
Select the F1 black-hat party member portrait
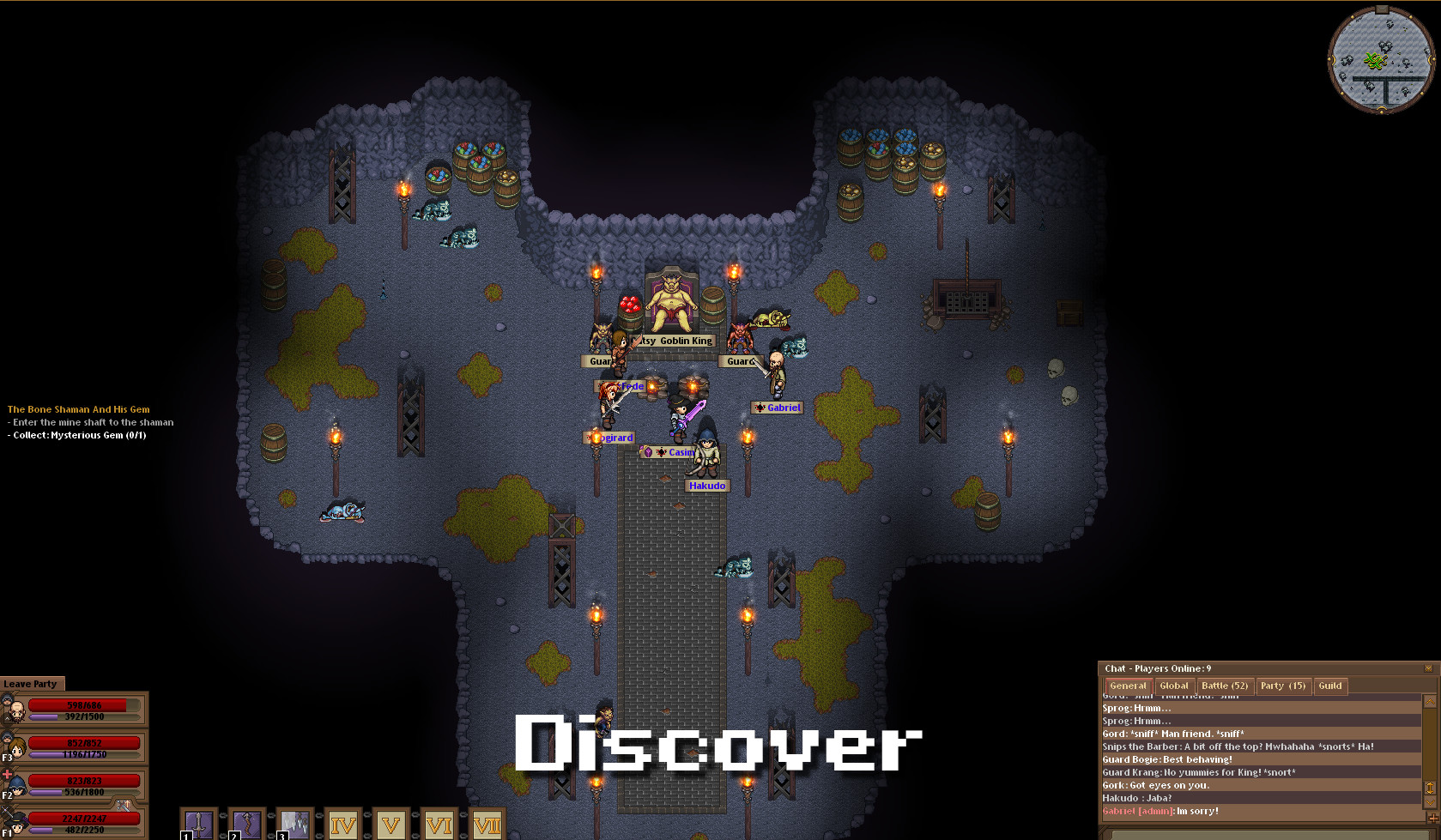[x=16, y=823]
